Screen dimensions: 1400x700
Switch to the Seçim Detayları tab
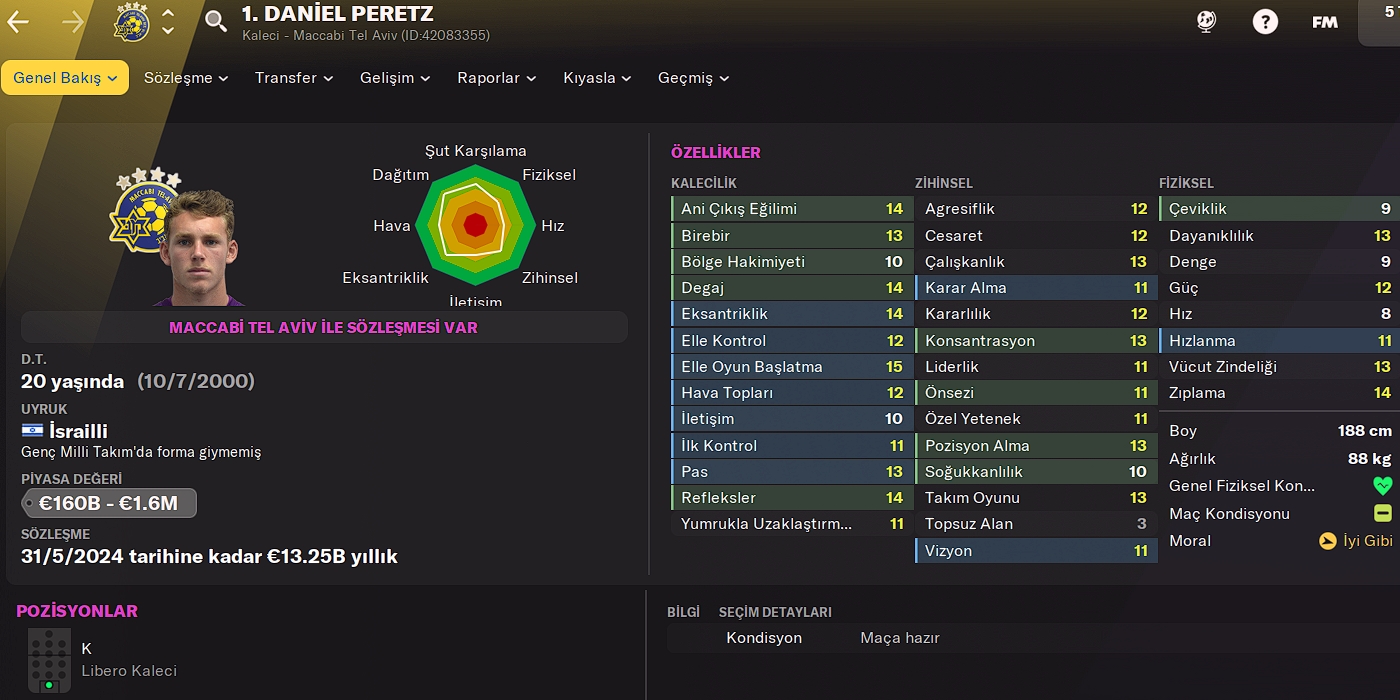click(775, 612)
